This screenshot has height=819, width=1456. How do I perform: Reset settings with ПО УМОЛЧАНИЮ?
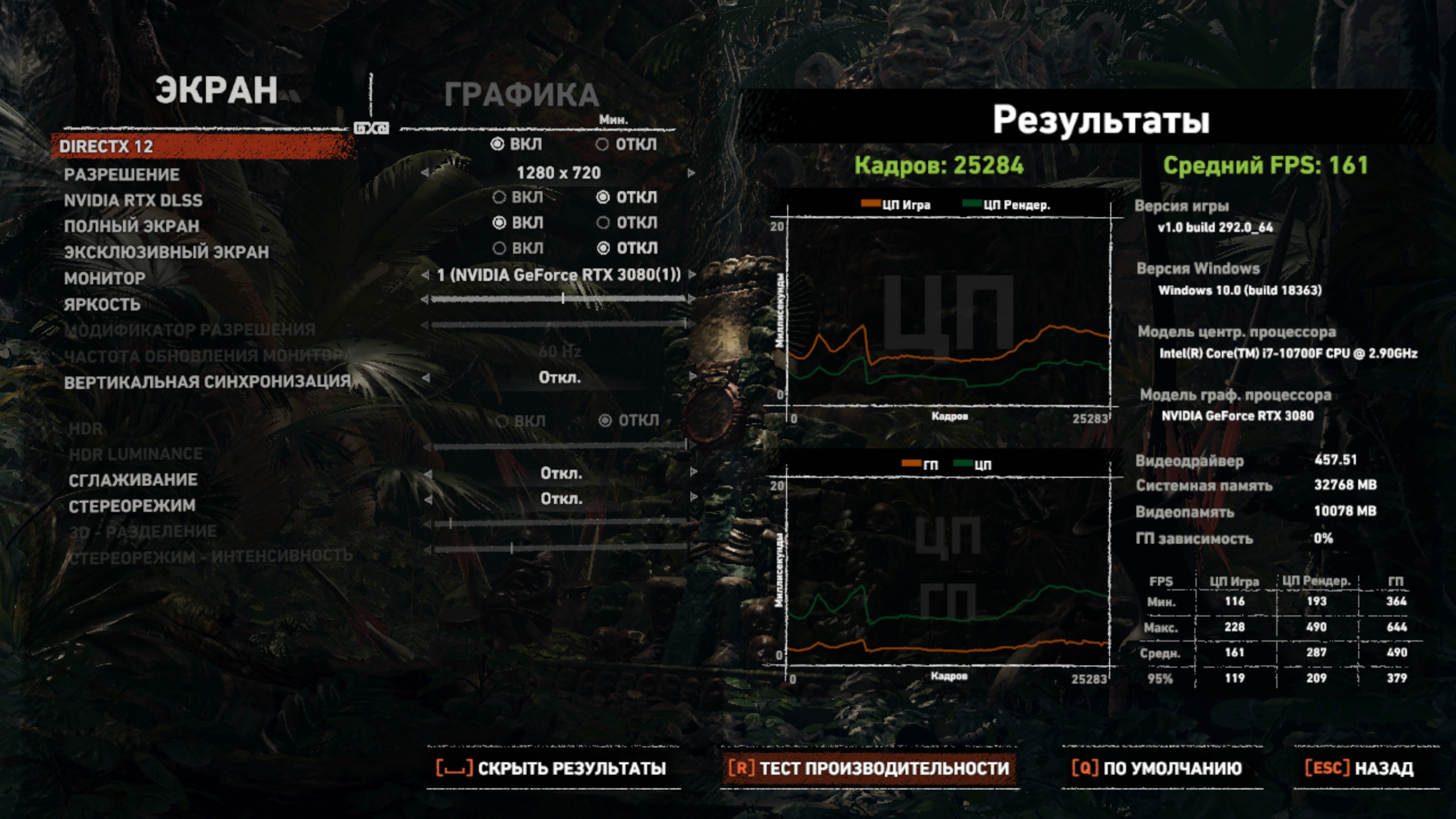click(1157, 768)
